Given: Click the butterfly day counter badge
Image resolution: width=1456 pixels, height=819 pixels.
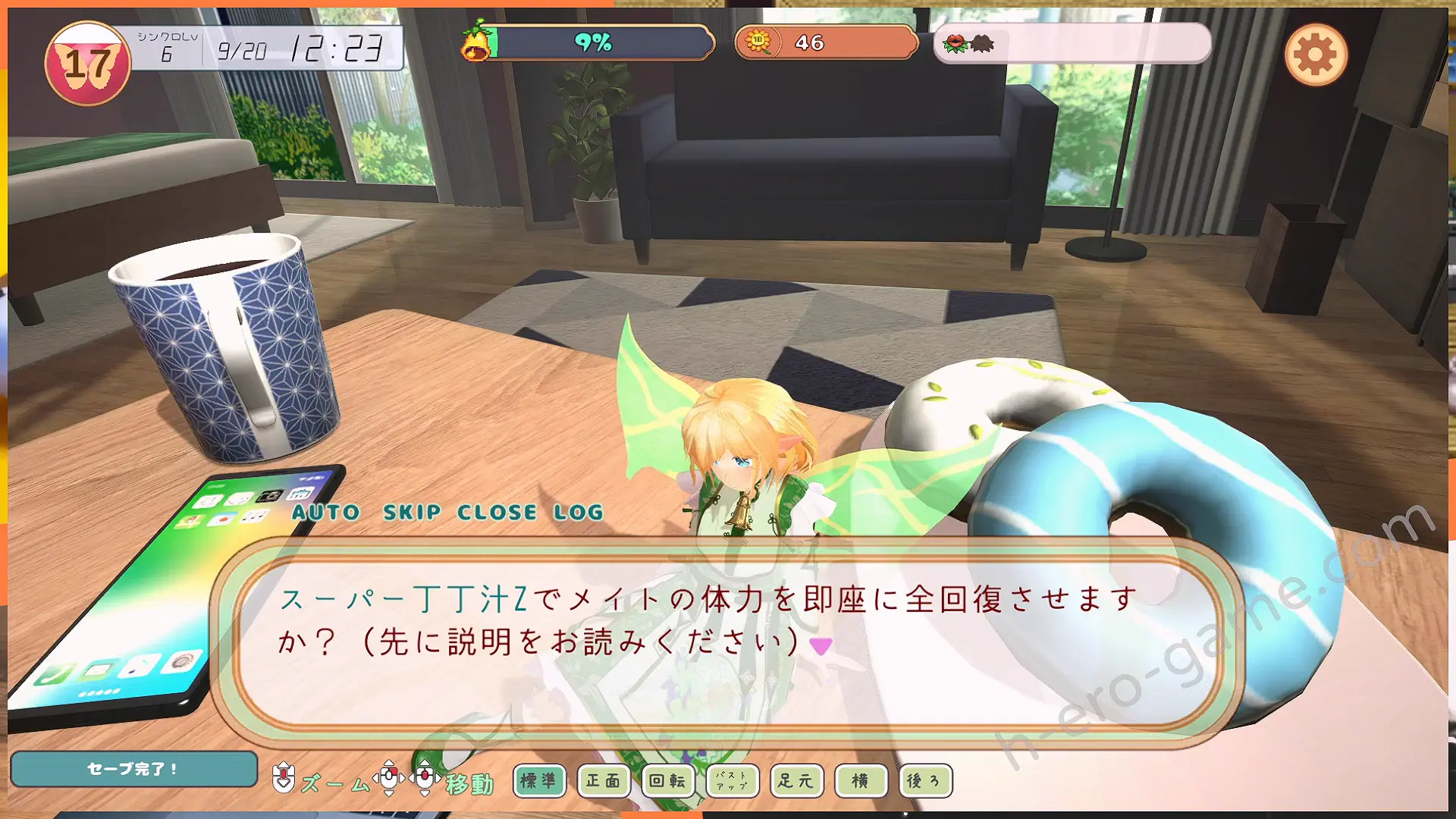Looking at the screenshot, I should [88, 64].
